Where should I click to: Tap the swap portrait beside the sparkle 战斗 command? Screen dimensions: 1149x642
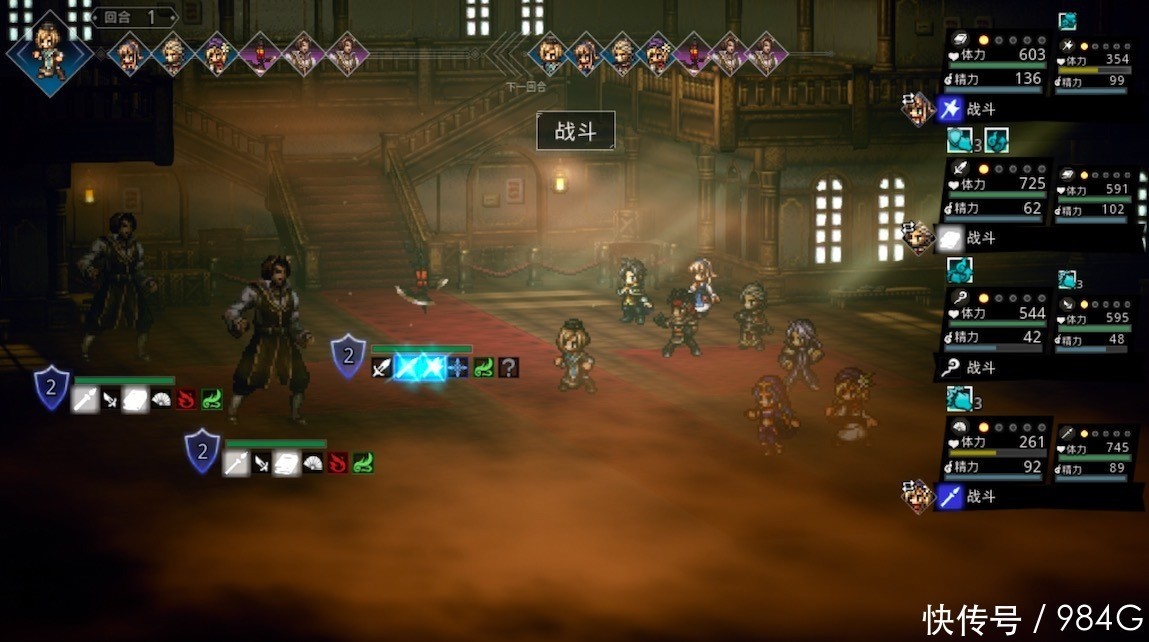pyautogui.click(x=916, y=108)
